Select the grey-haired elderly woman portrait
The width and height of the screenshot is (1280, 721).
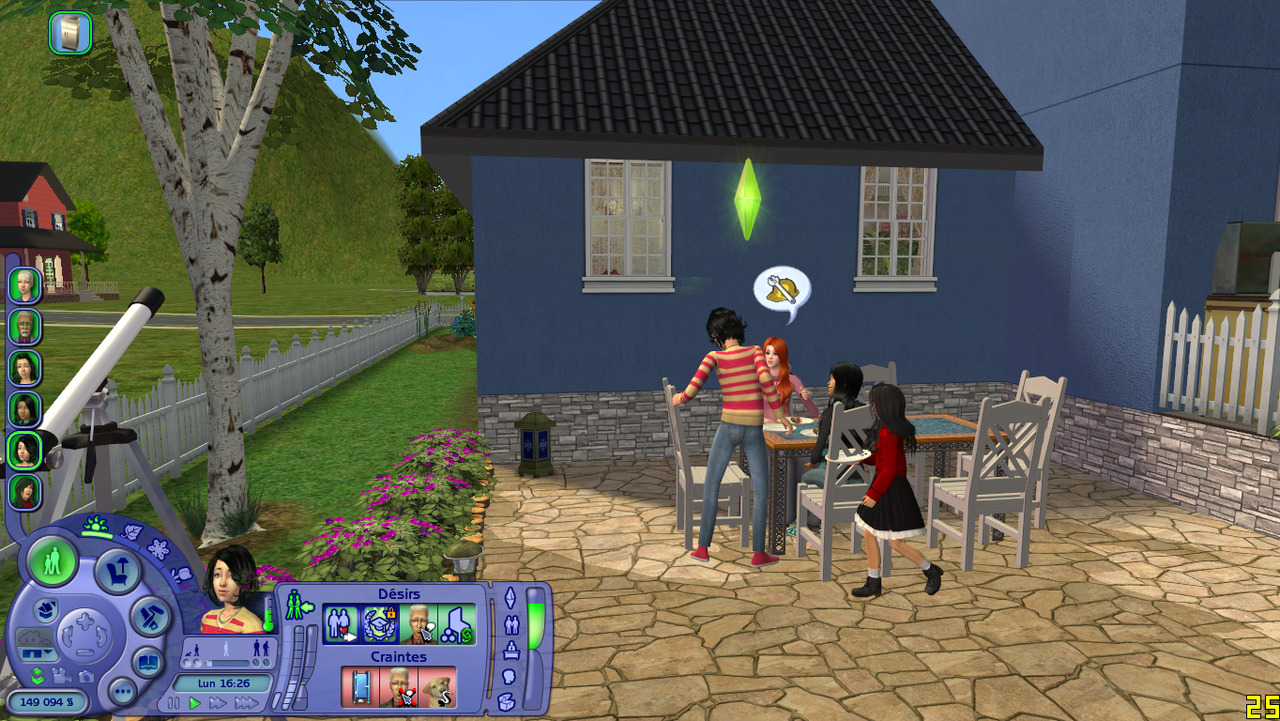pyautogui.click(x=25, y=285)
